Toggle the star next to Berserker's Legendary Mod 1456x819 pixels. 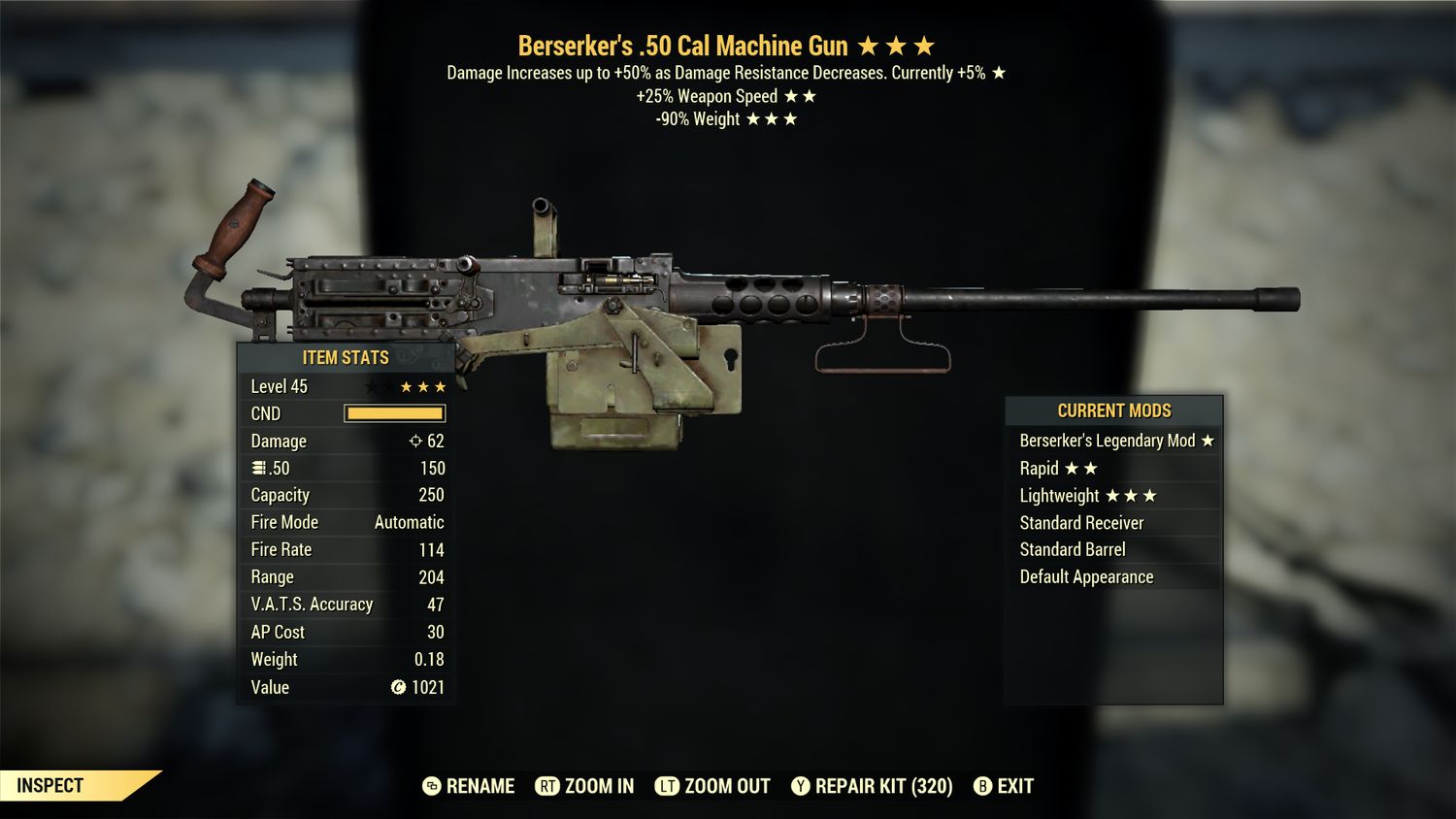point(1207,441)
